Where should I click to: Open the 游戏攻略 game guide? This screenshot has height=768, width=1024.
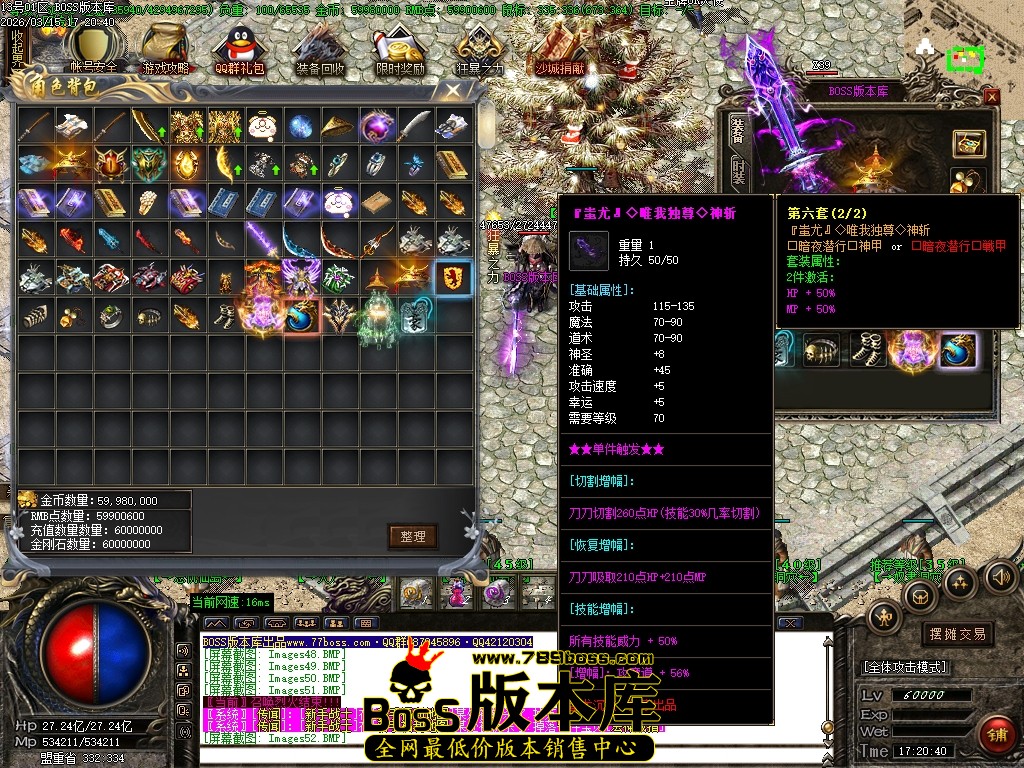(165, 50)
